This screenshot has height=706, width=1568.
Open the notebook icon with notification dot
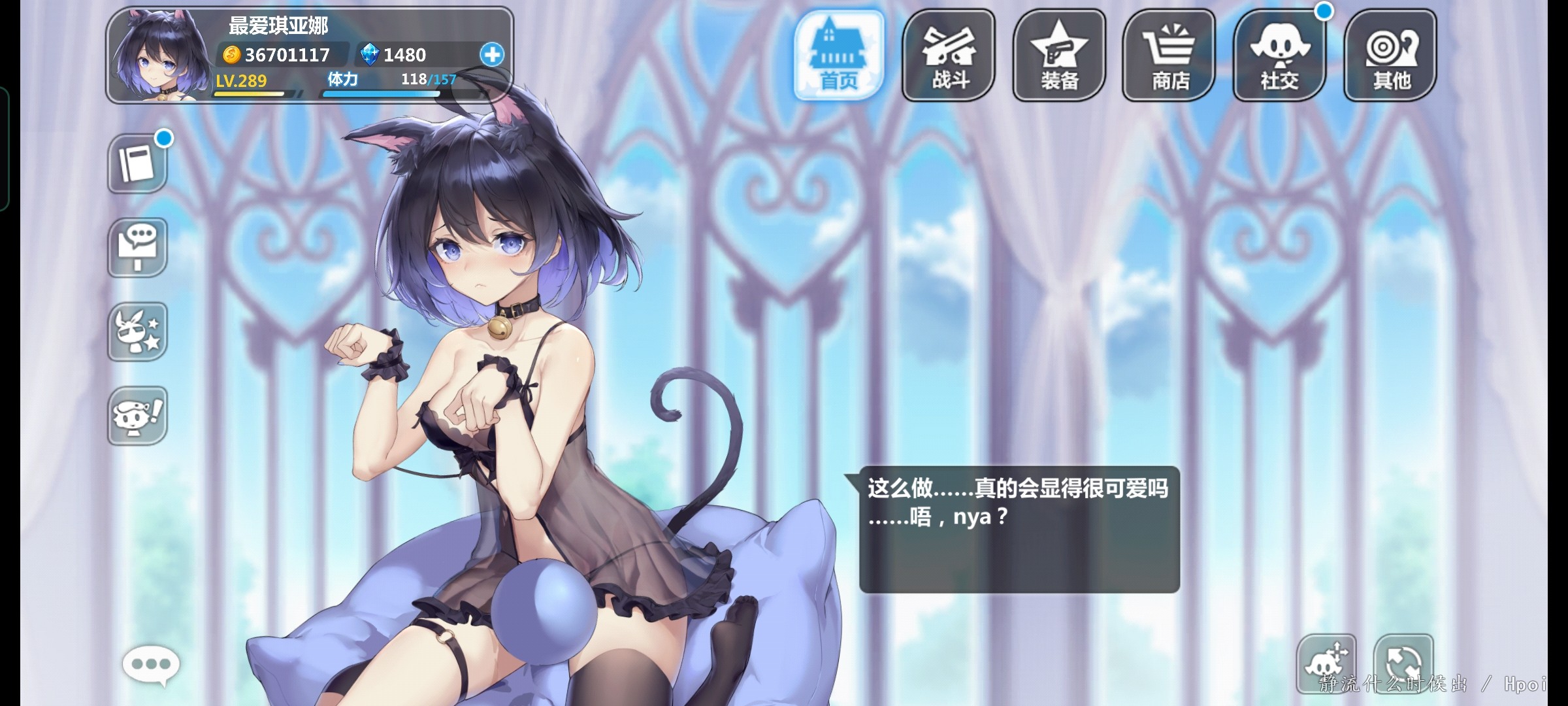(x=137, y=163)
